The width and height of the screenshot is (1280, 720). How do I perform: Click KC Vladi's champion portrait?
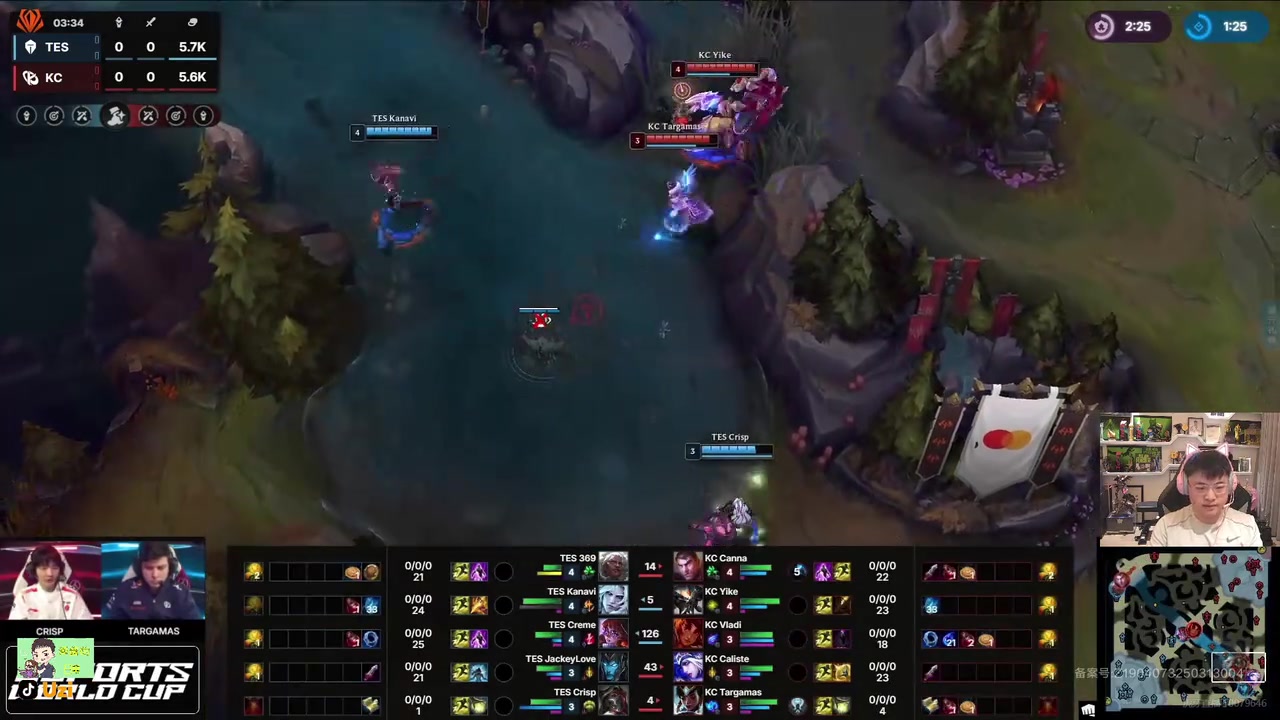[688, 634]
